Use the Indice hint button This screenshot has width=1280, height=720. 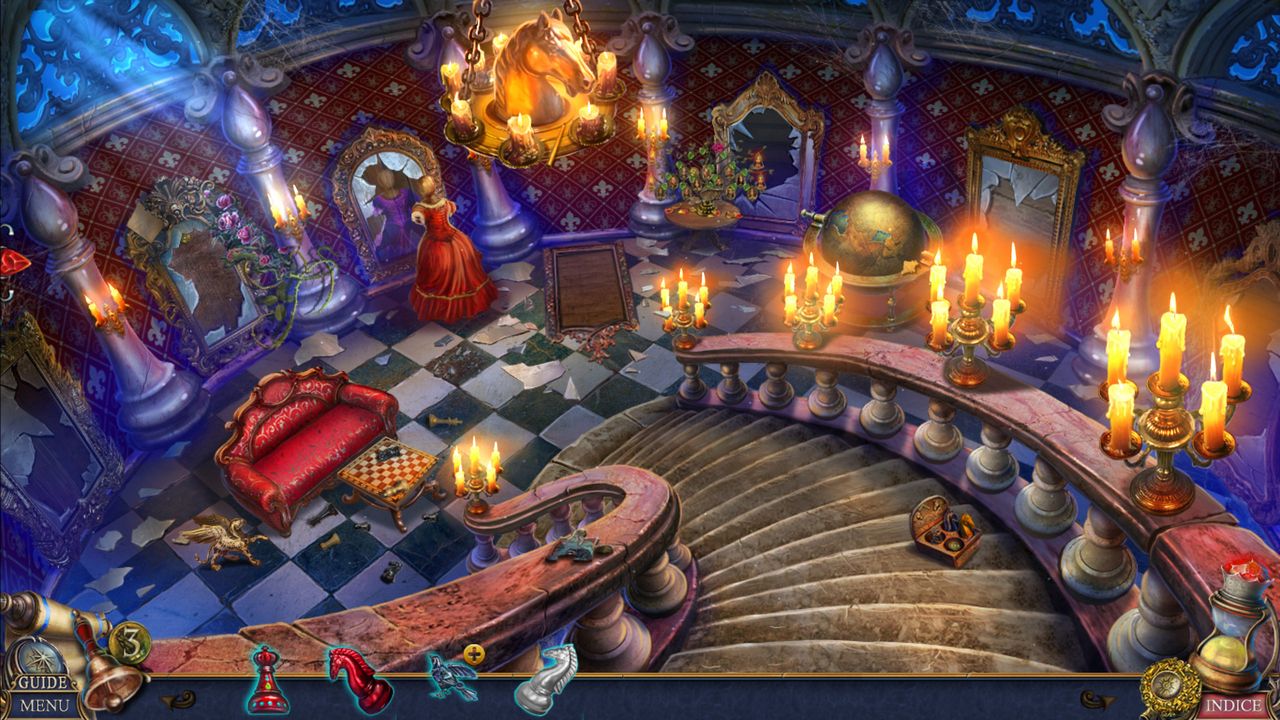[x=1232, y=705]
